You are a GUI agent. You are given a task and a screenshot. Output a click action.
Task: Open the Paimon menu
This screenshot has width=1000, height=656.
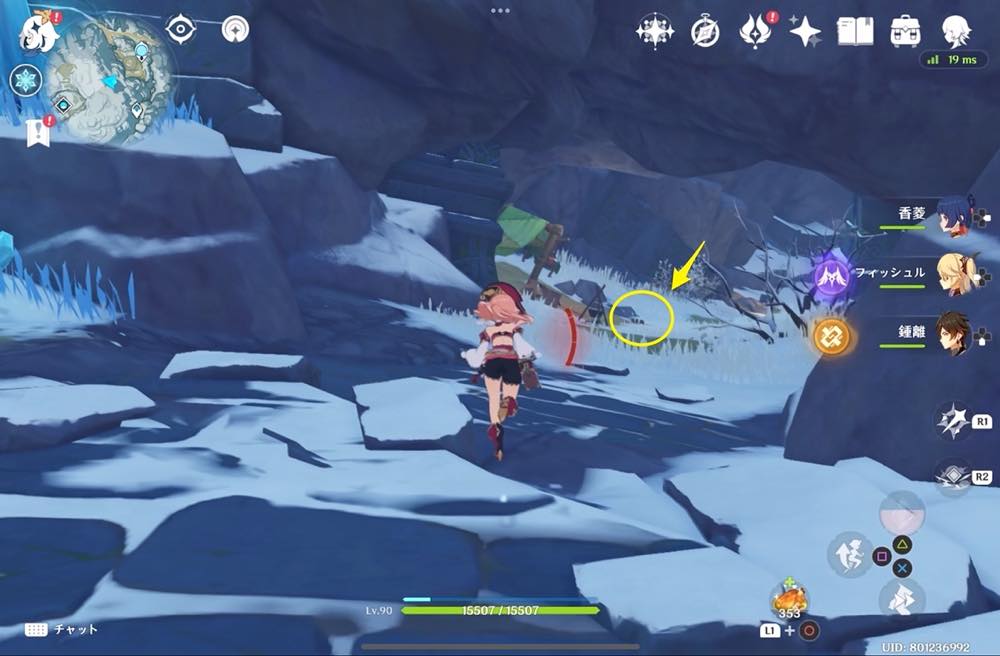coord(38,30)
